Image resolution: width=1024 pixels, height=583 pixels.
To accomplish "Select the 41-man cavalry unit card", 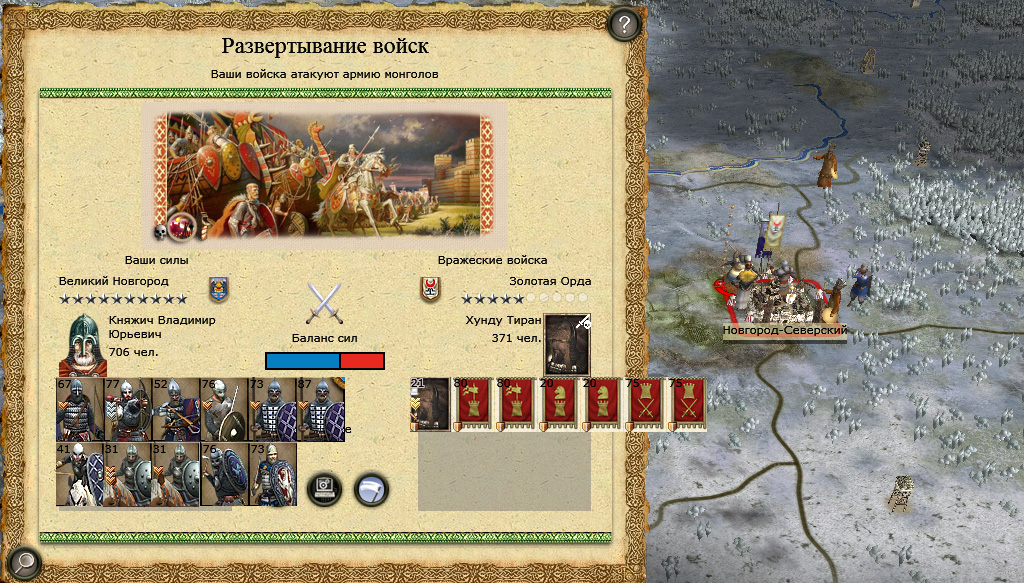I will click(80, 474).
